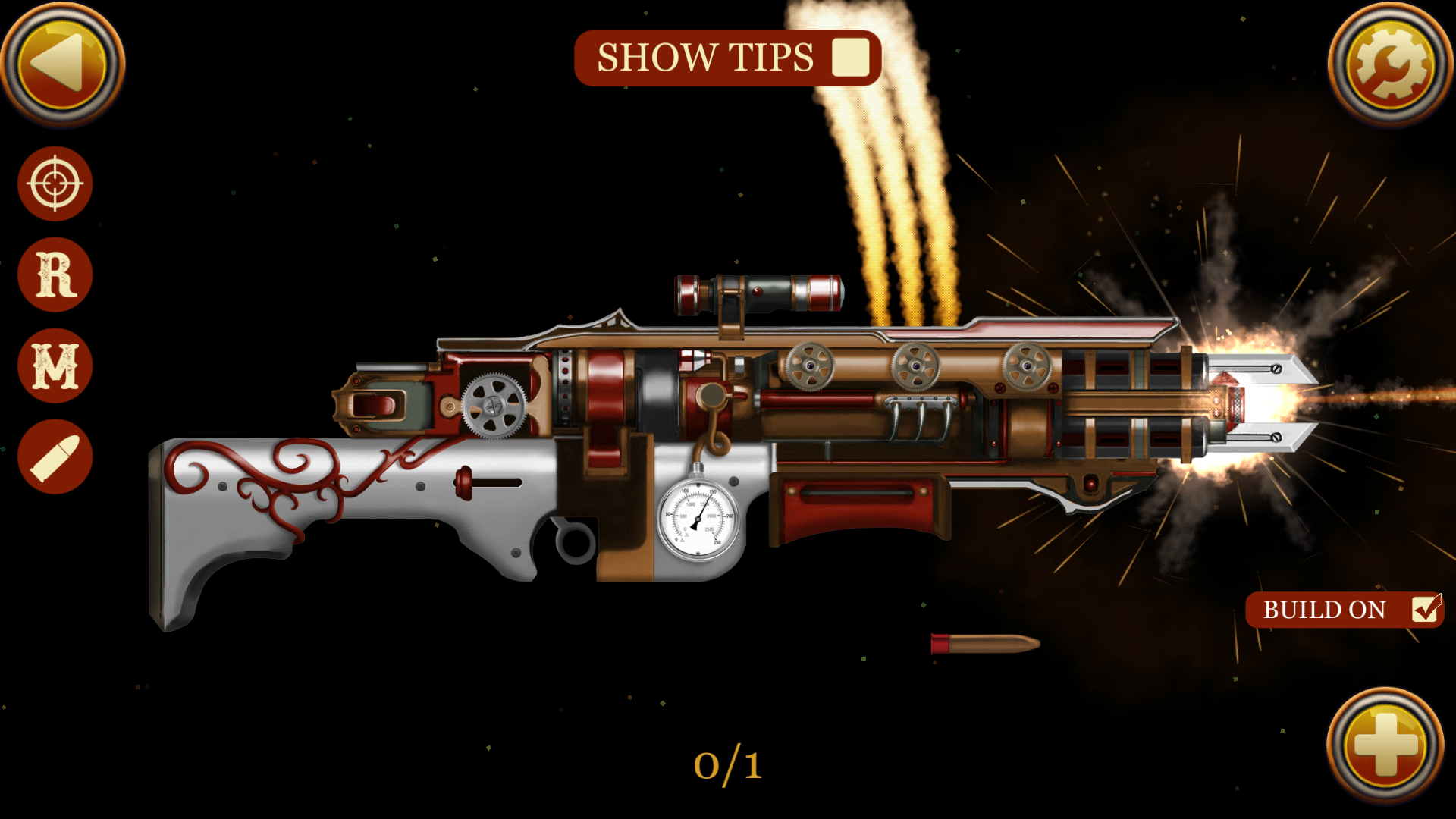Select the M button

click(55, 366)
